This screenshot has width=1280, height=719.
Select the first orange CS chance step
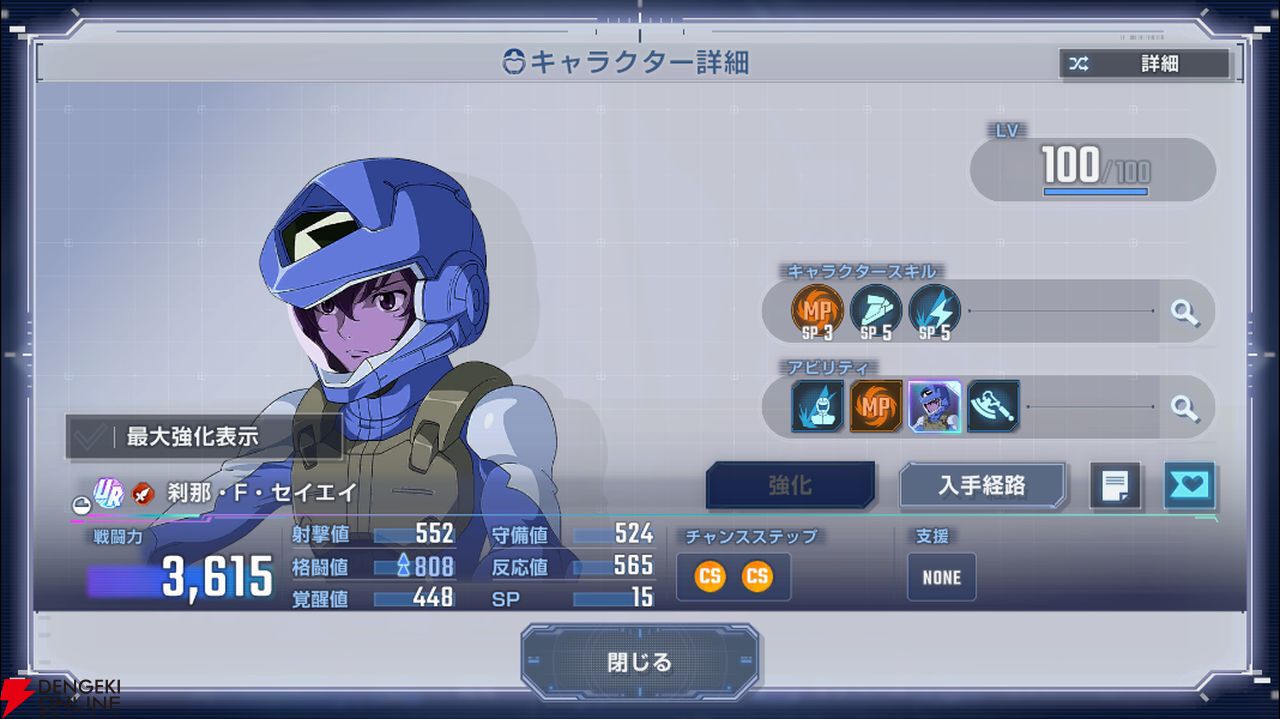(710, 577)
